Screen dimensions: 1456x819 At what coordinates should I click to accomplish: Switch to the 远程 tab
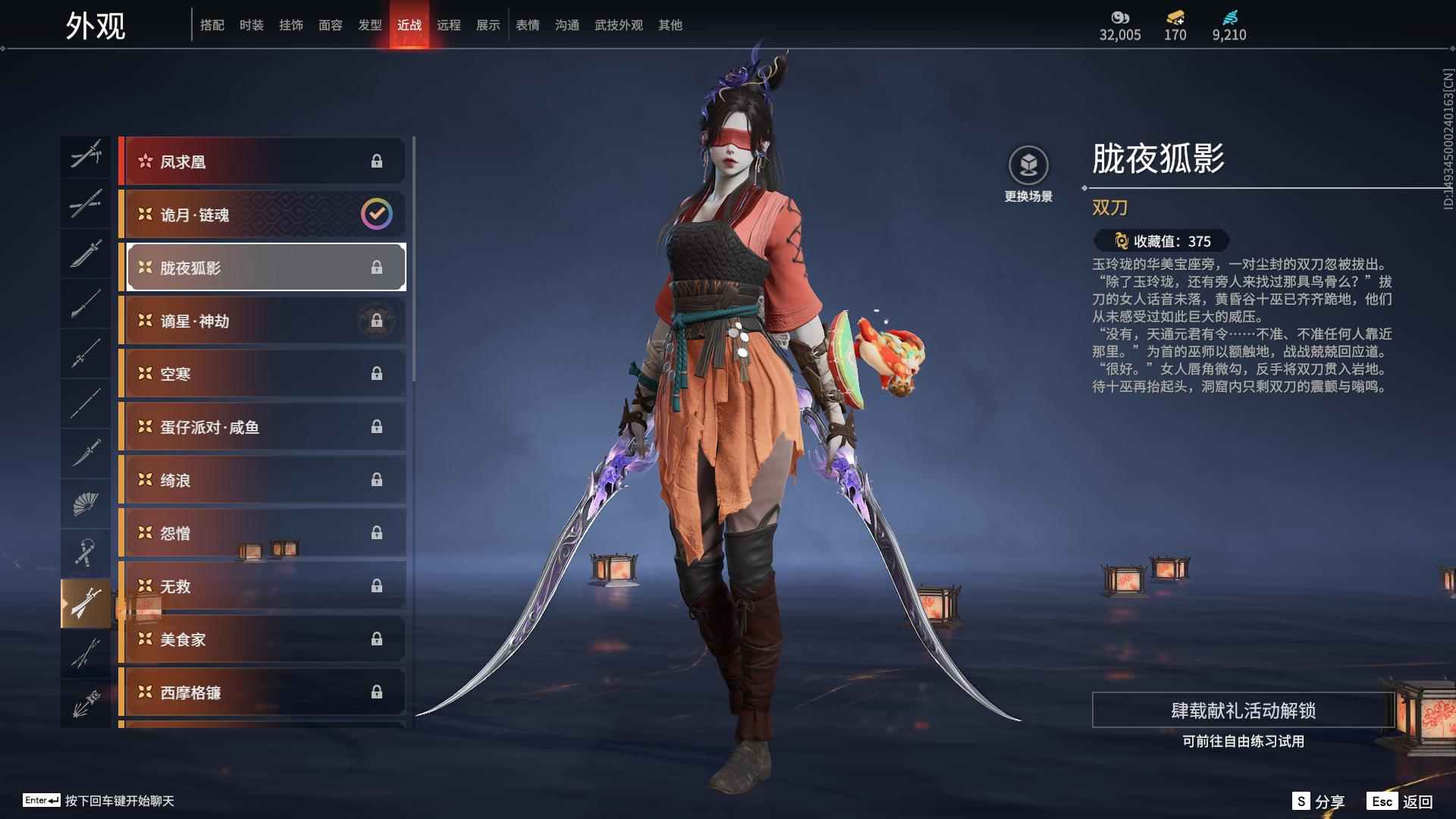tap(449, 24)
